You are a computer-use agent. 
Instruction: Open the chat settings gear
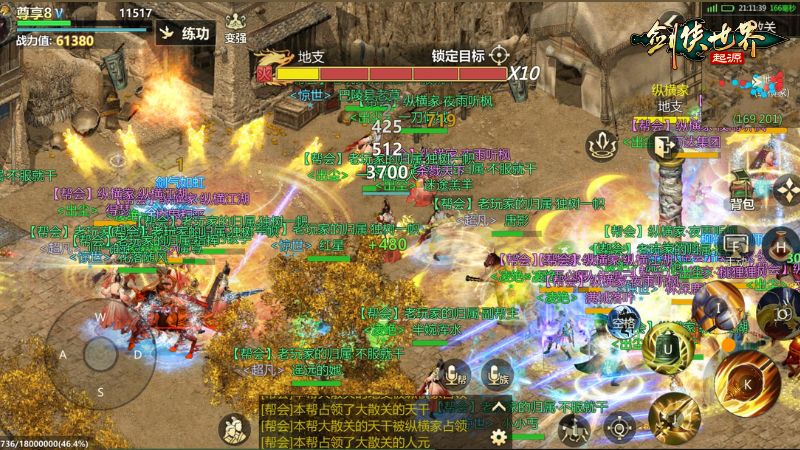pyautogui.click(x=498, y=436)
